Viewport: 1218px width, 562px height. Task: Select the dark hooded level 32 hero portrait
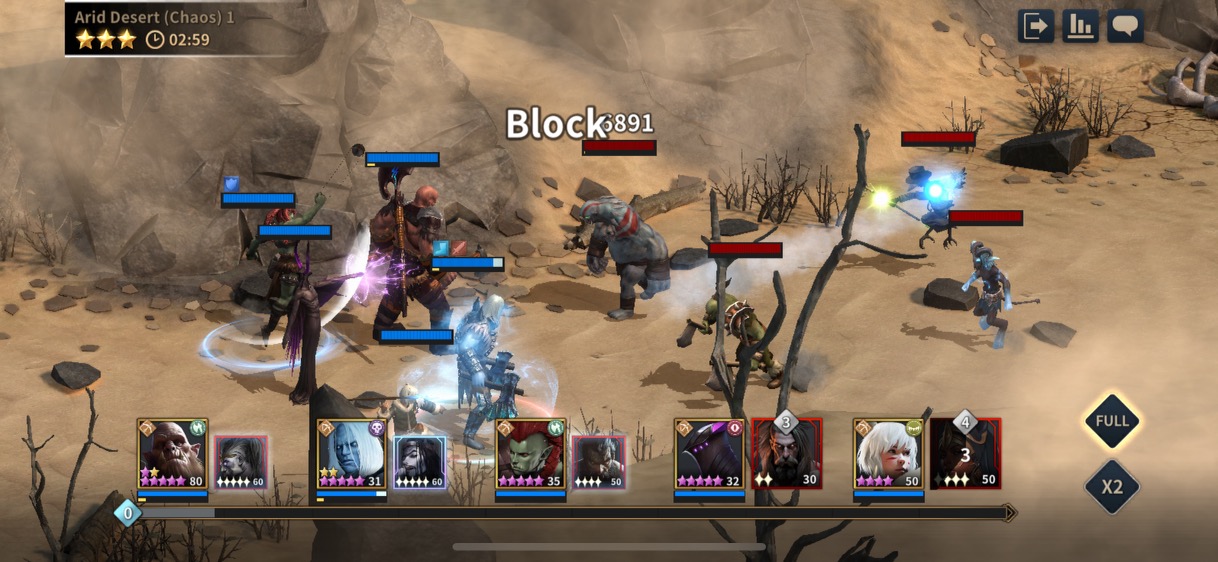point(710,453)
